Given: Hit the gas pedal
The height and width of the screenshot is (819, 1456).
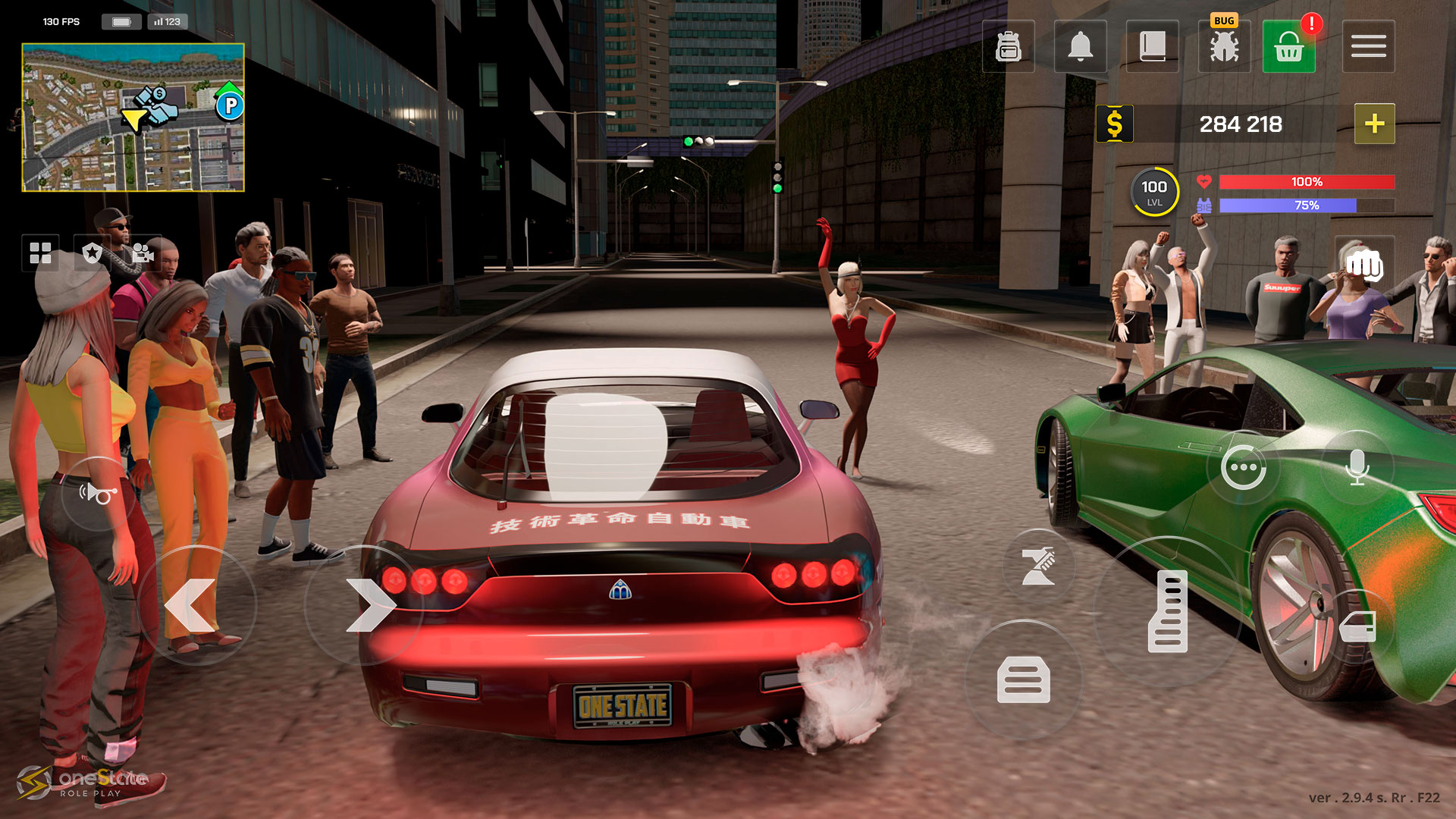Looking at the screenshot, I should pyautogui.click(x=1168, y=611).
